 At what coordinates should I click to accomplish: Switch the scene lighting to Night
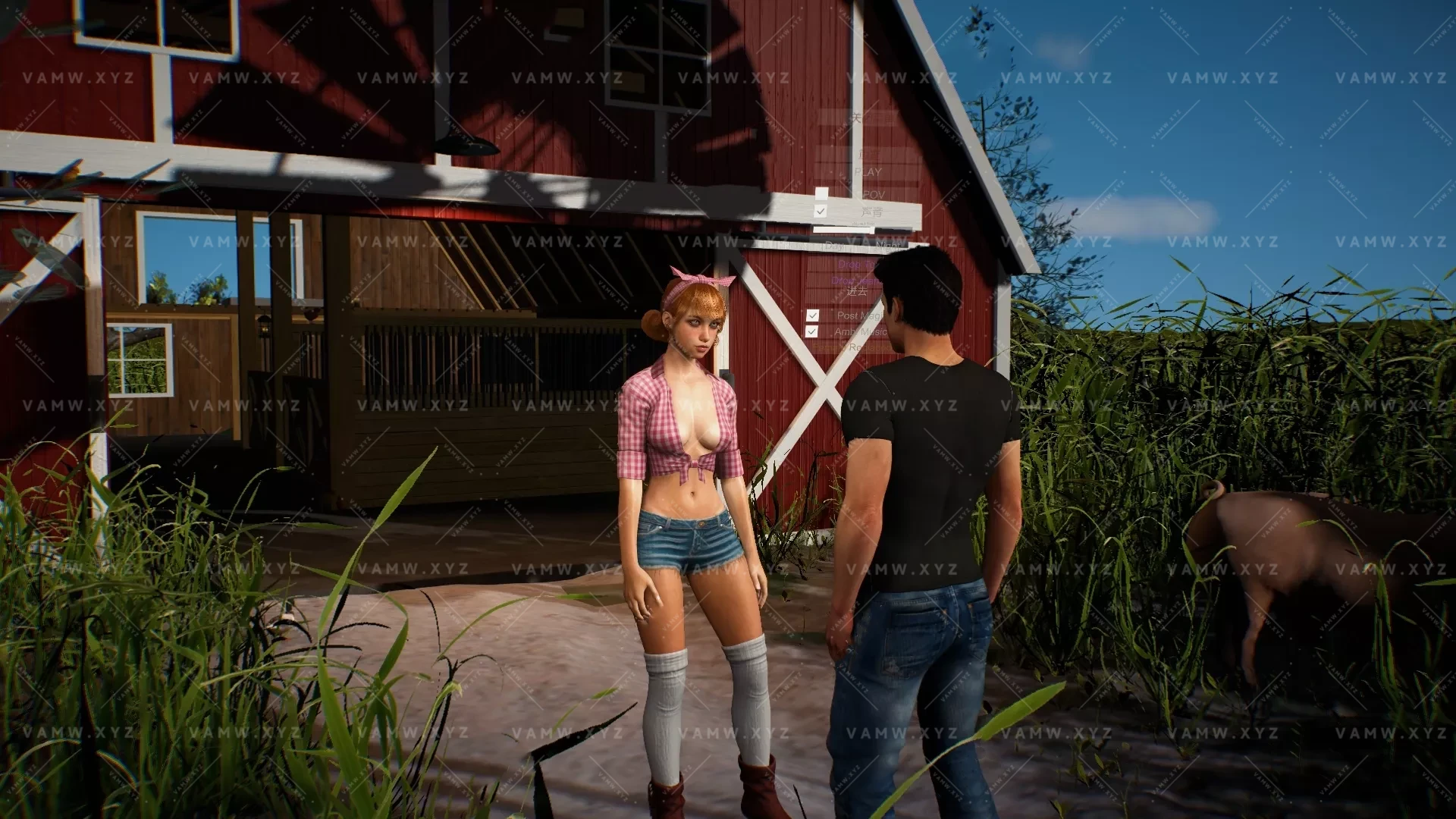(x=887, y=245)
